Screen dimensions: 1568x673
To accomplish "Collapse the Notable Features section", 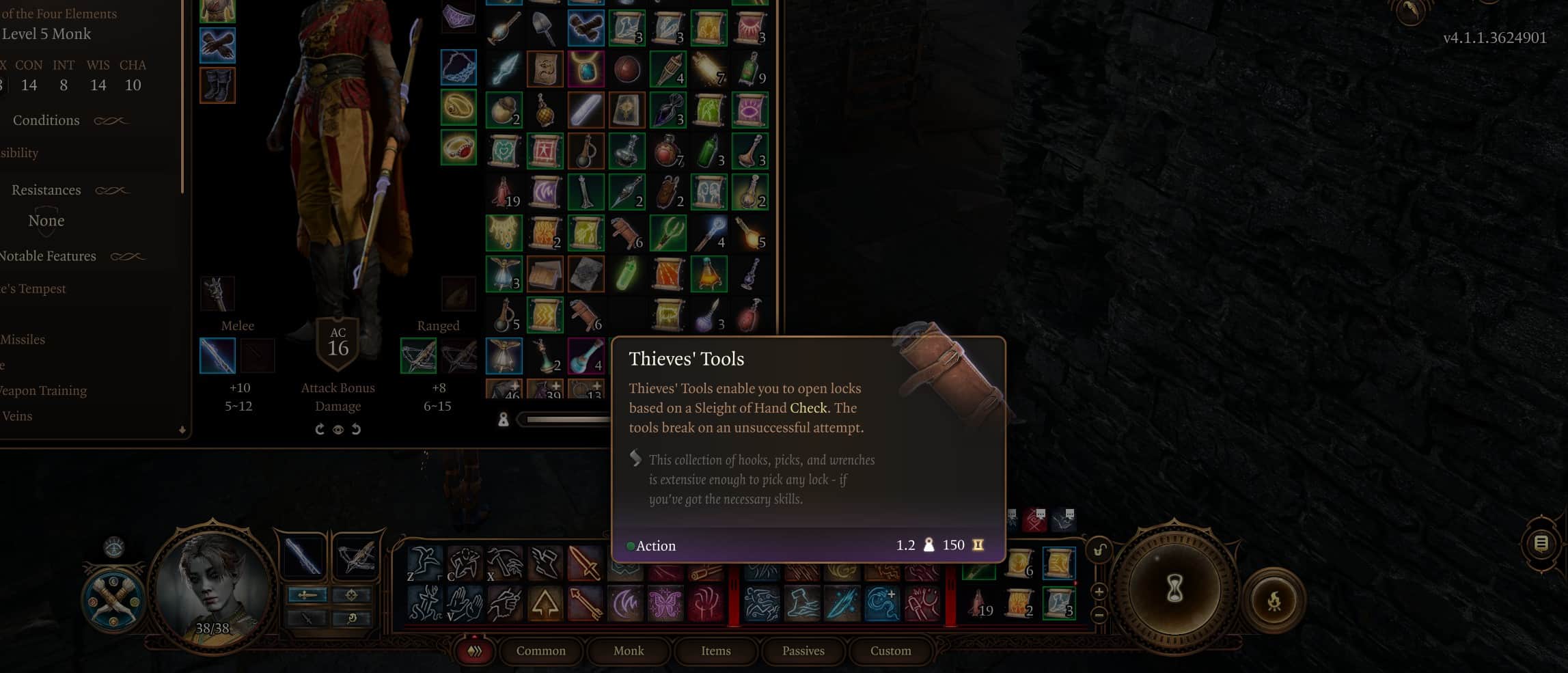I will pyautogui.click(x=128, y=256).
